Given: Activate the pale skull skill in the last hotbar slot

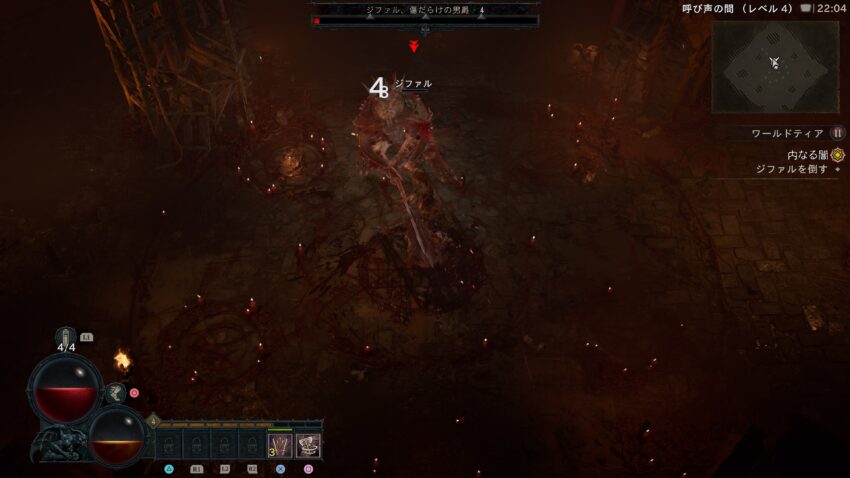Looking at the screenshot, I should [x=308, y=445].
